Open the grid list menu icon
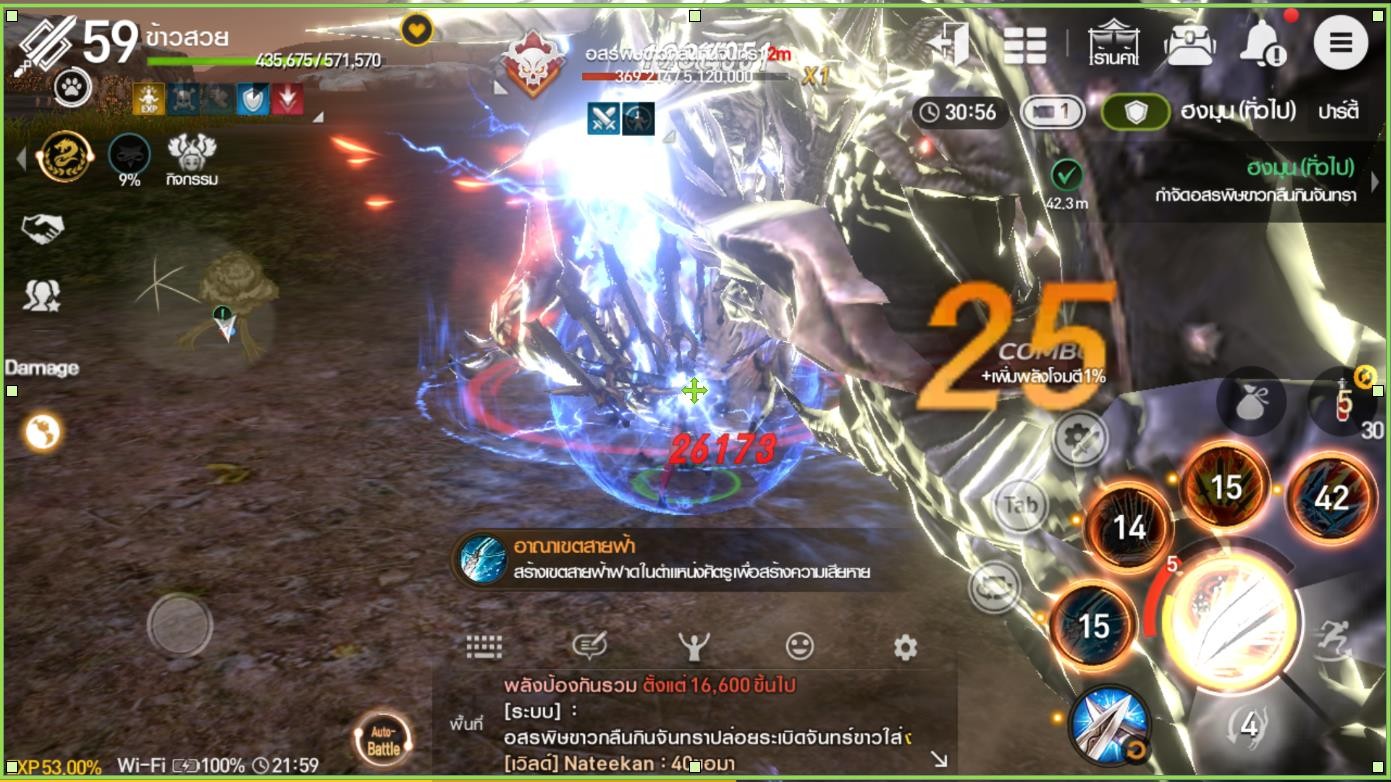Viewport: 1391px width, 782px height. point(1025,45)
